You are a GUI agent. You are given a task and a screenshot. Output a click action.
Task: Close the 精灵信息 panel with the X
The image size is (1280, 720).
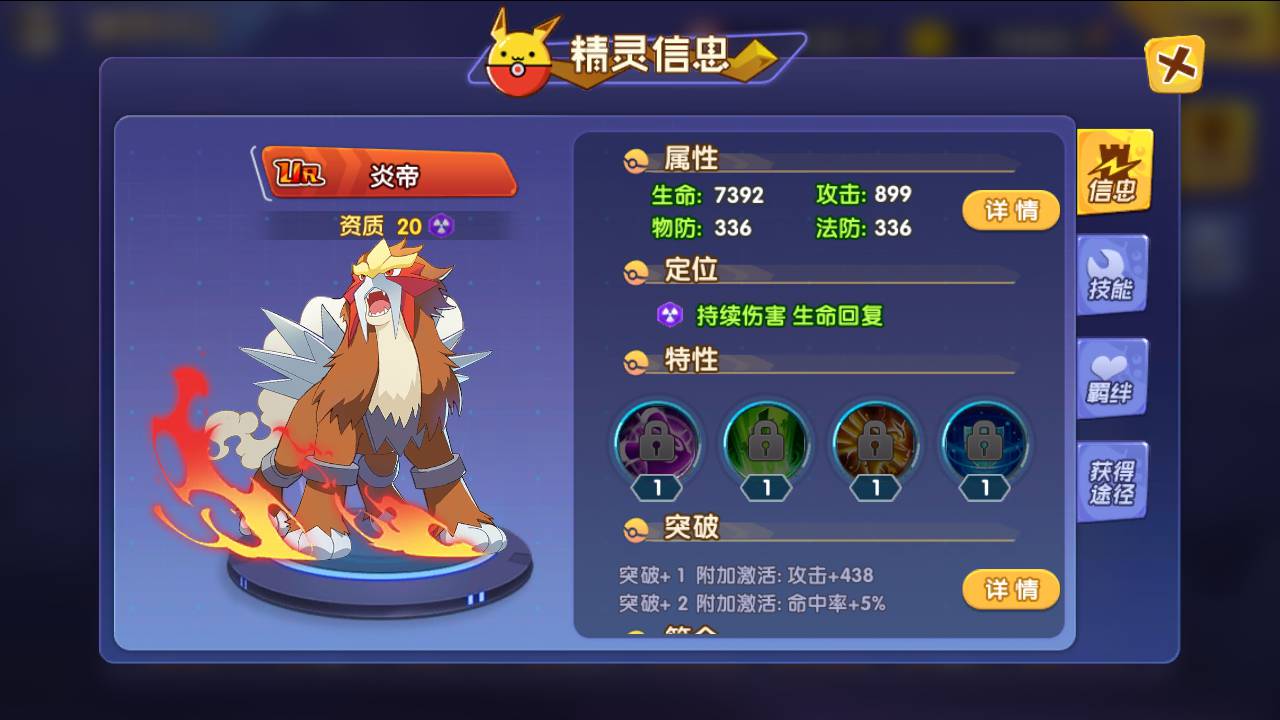[x=1174, y=65]
